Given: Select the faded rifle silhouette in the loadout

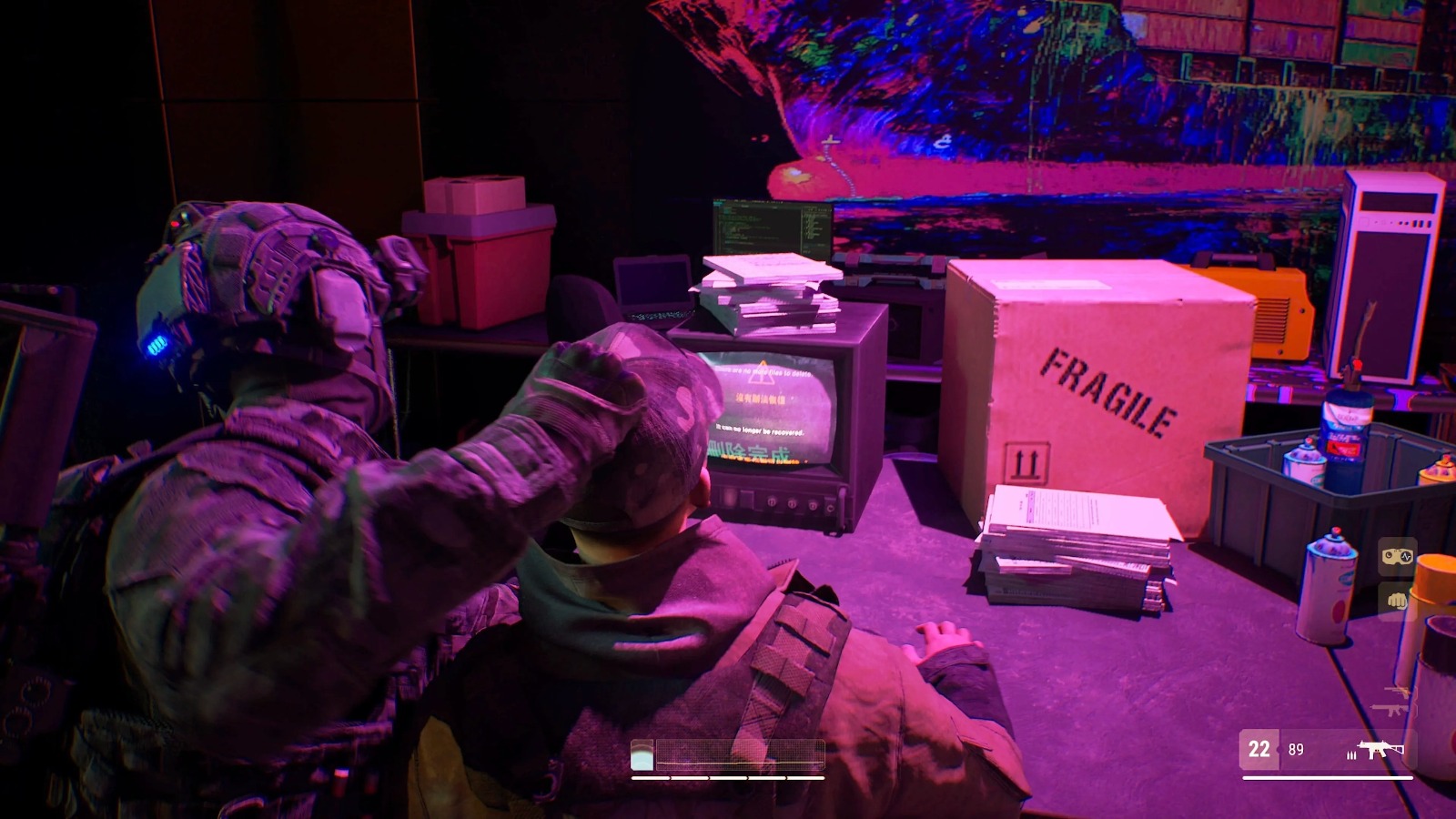Looking at the screenshot, I should (1390, 711).
